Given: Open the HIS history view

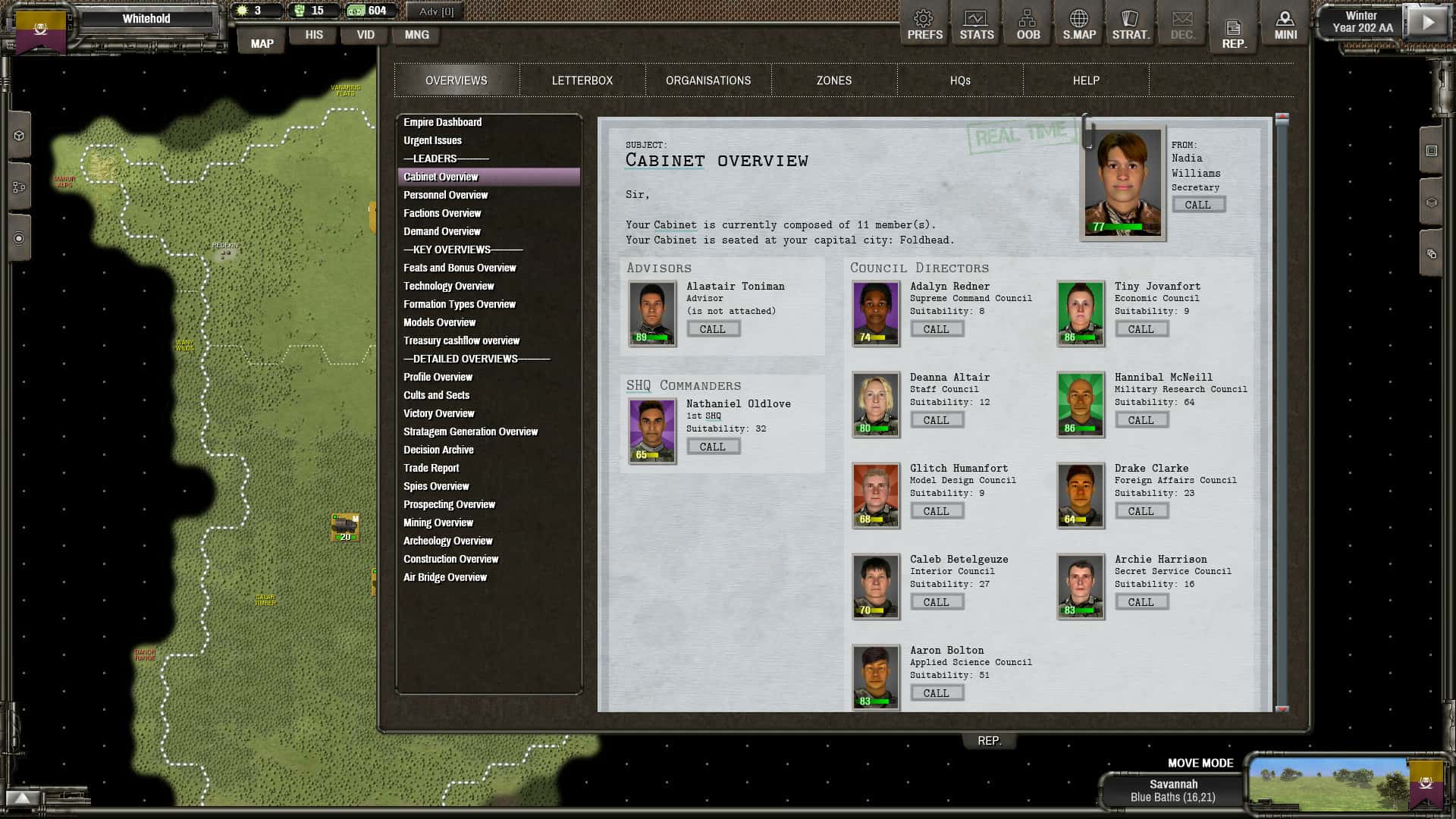Looking at the screenshot, I should [x=313, y=34].
